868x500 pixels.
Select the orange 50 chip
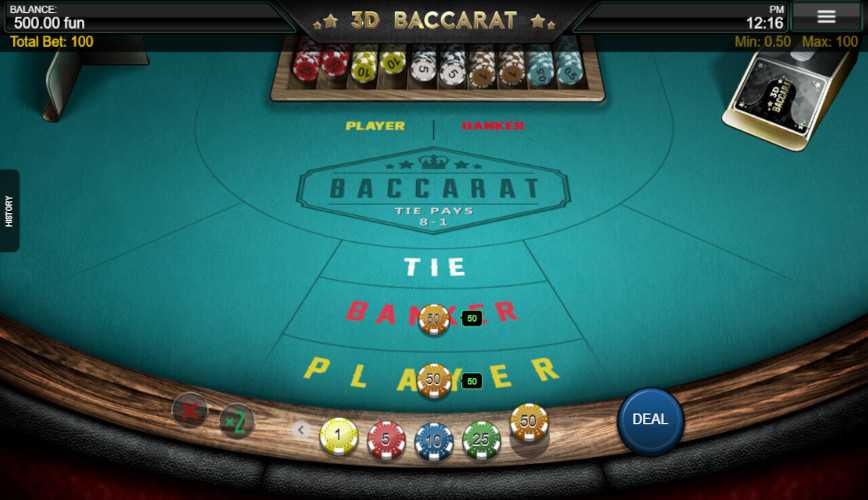(529, 423)
